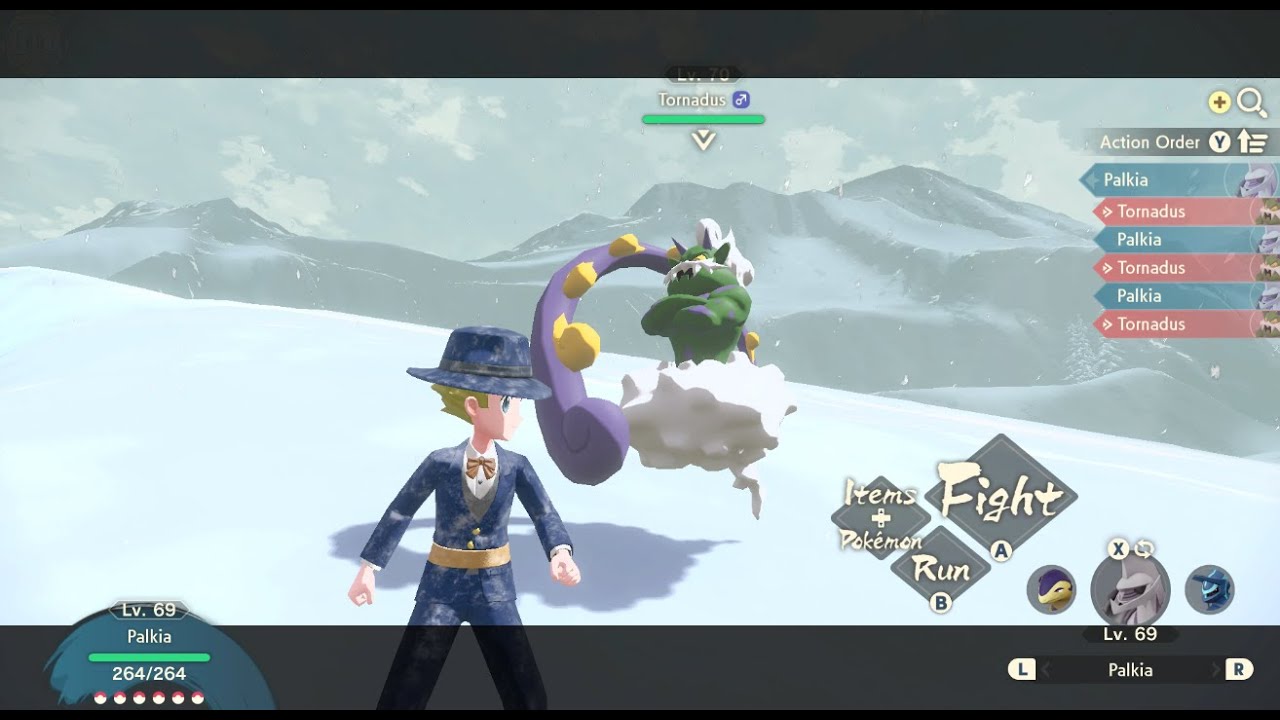Click the yellow plus zoom icon

click(x=1219, y=103)
